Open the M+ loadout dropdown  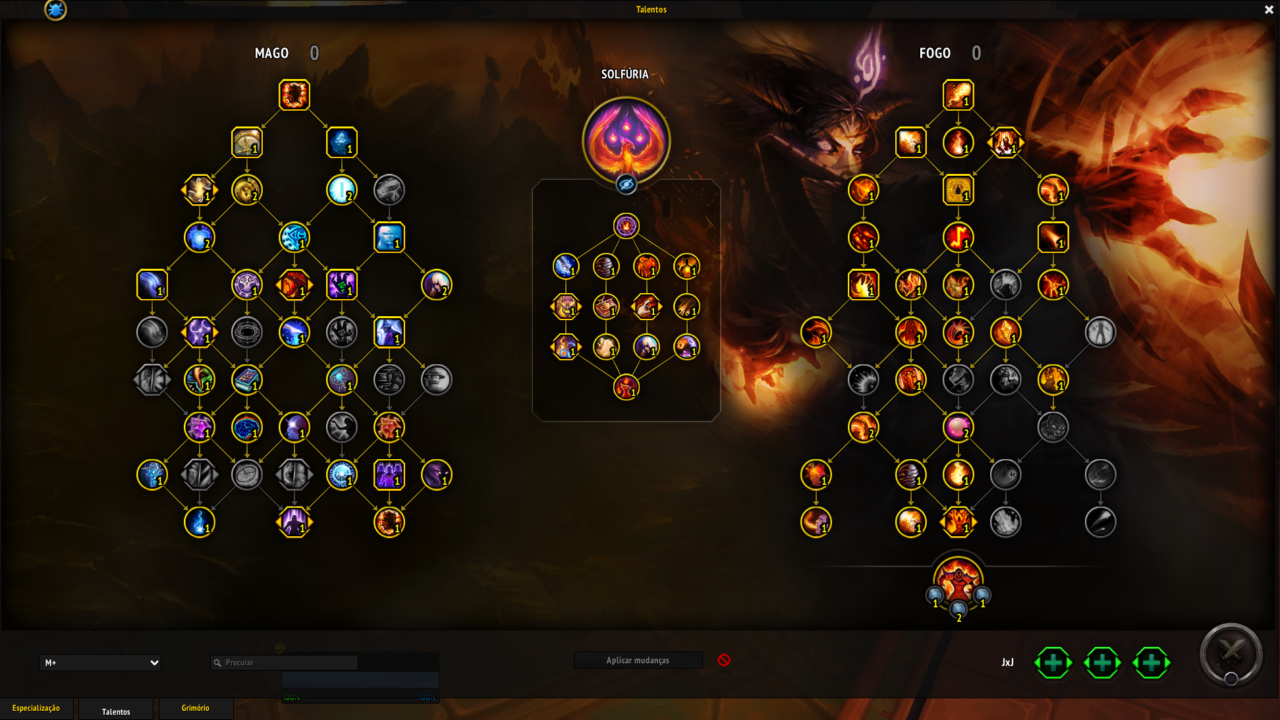pyautogui.click(x=100, y=662)
